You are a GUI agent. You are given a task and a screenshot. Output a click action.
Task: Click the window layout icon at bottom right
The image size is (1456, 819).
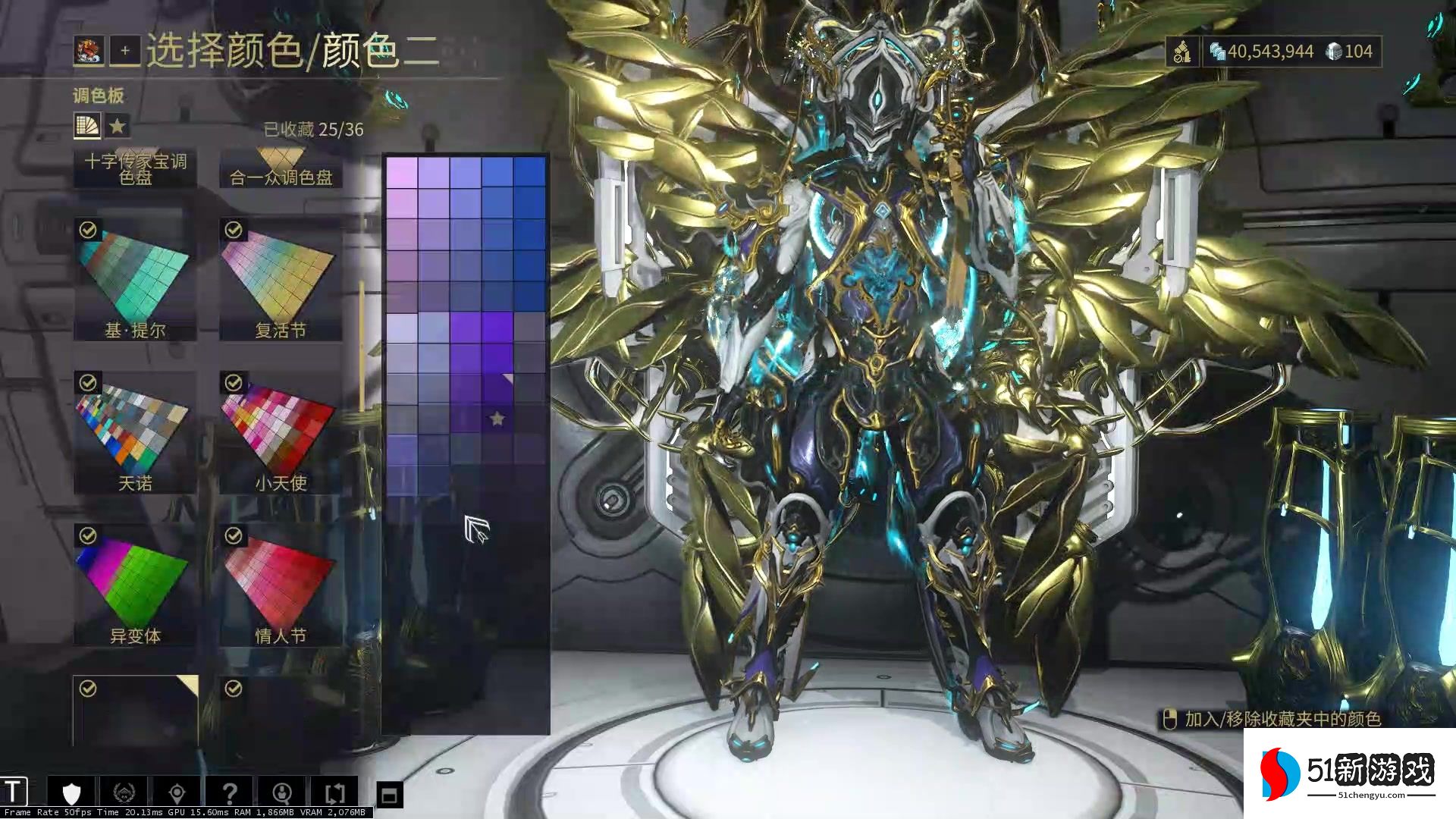click(389, 791)
